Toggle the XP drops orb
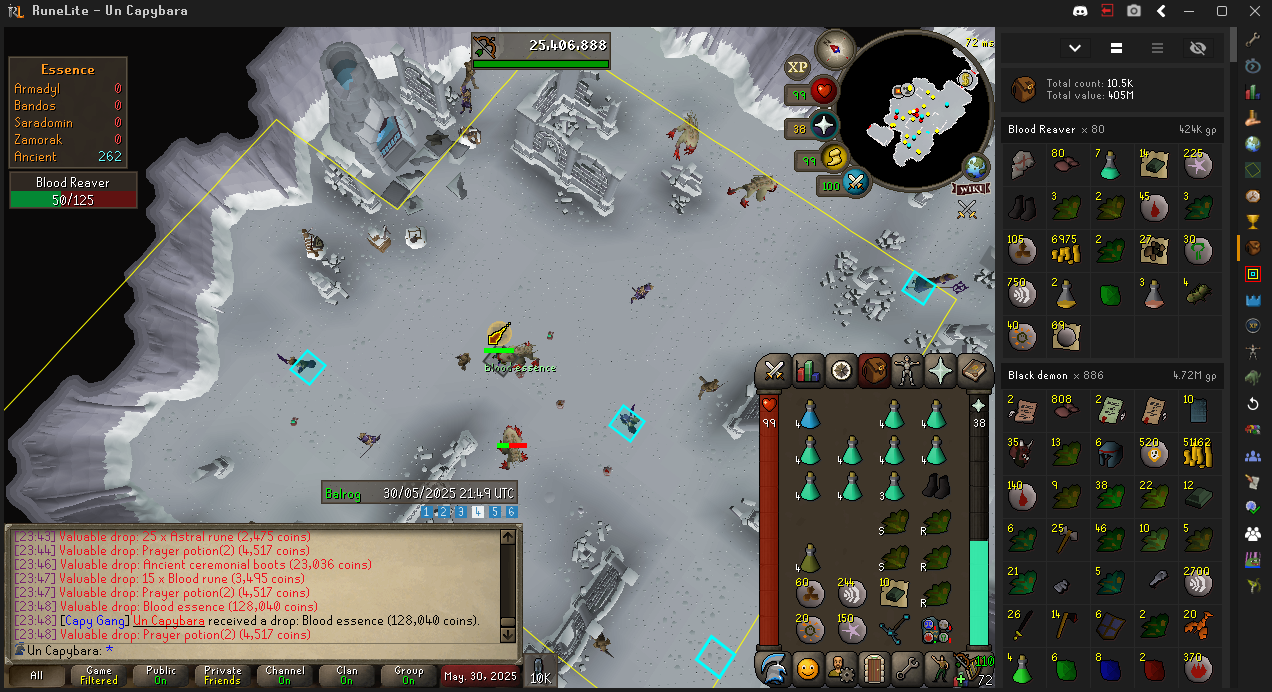This screenshot has height=692, width=1272. coord(797,67)
